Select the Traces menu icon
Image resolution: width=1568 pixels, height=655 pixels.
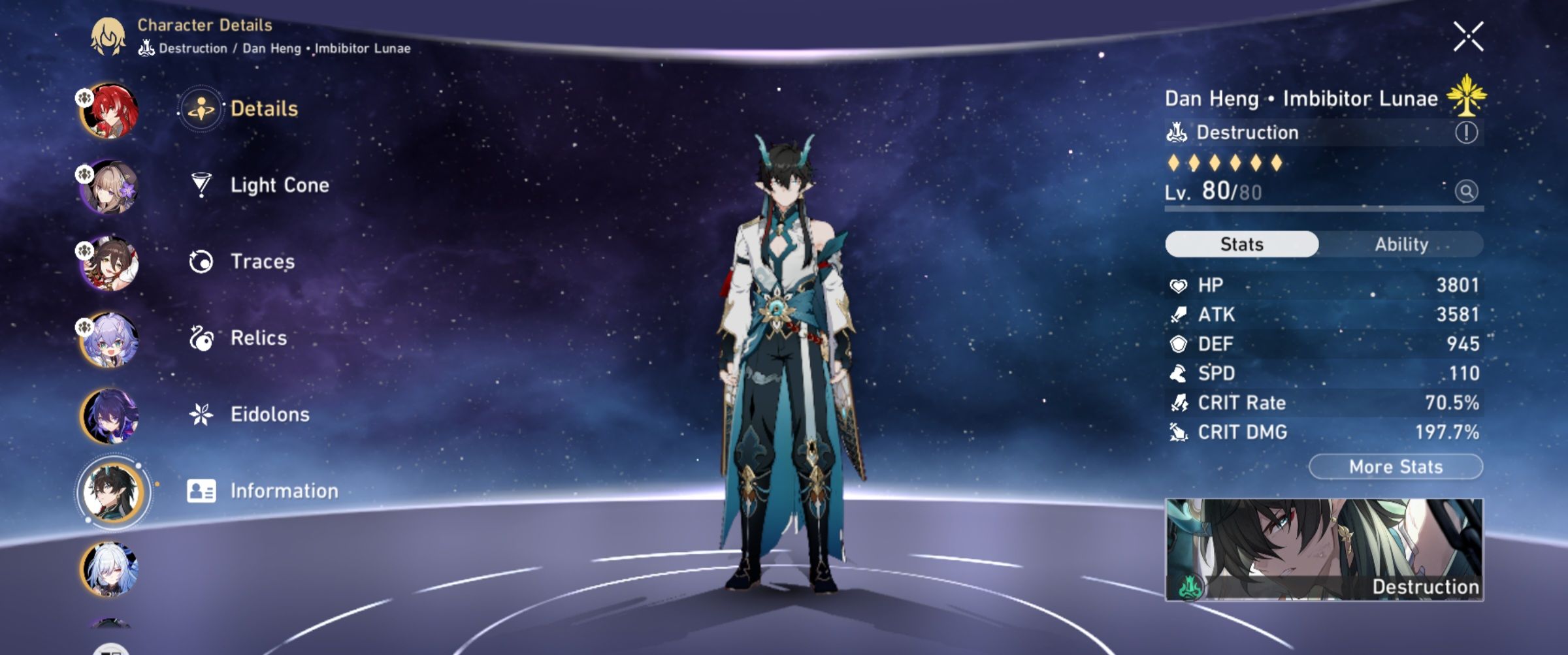tap(203, 261)
